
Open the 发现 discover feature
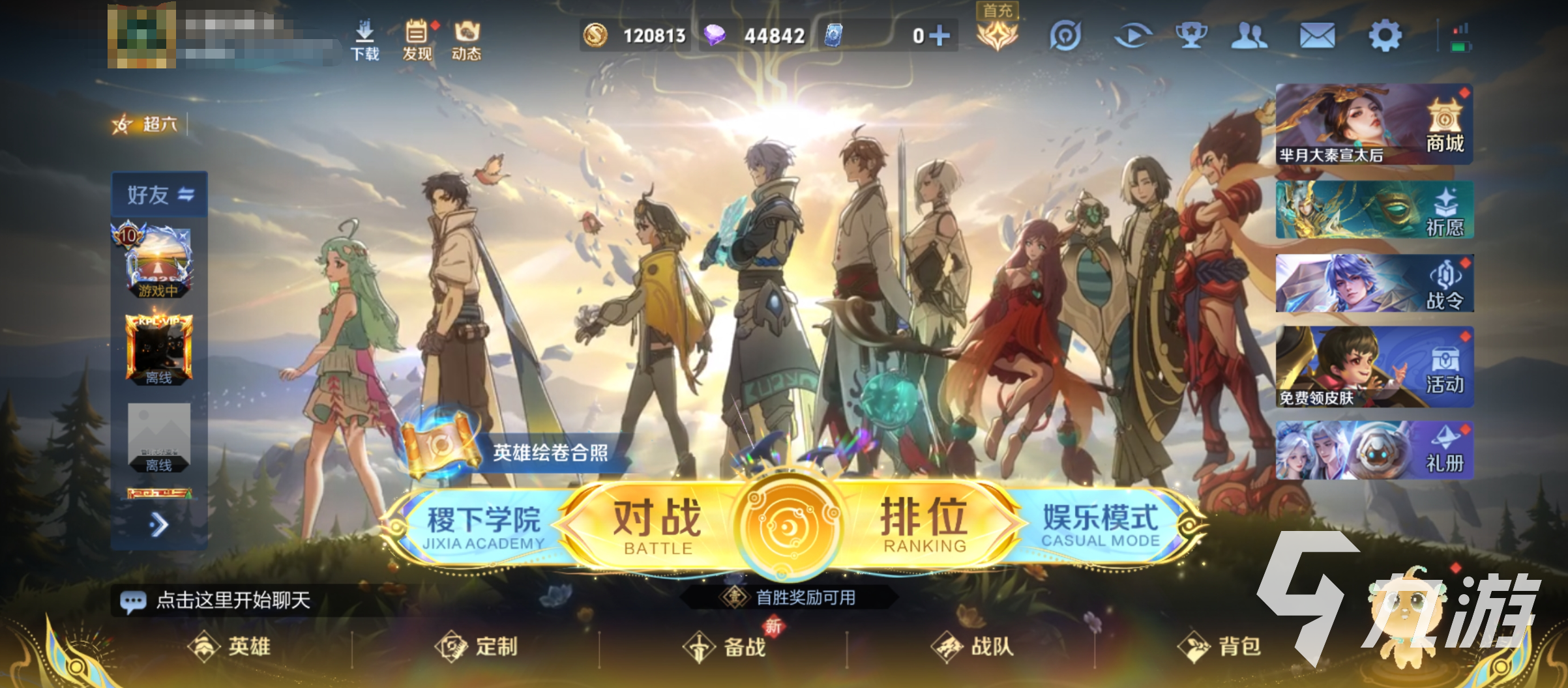417,39
